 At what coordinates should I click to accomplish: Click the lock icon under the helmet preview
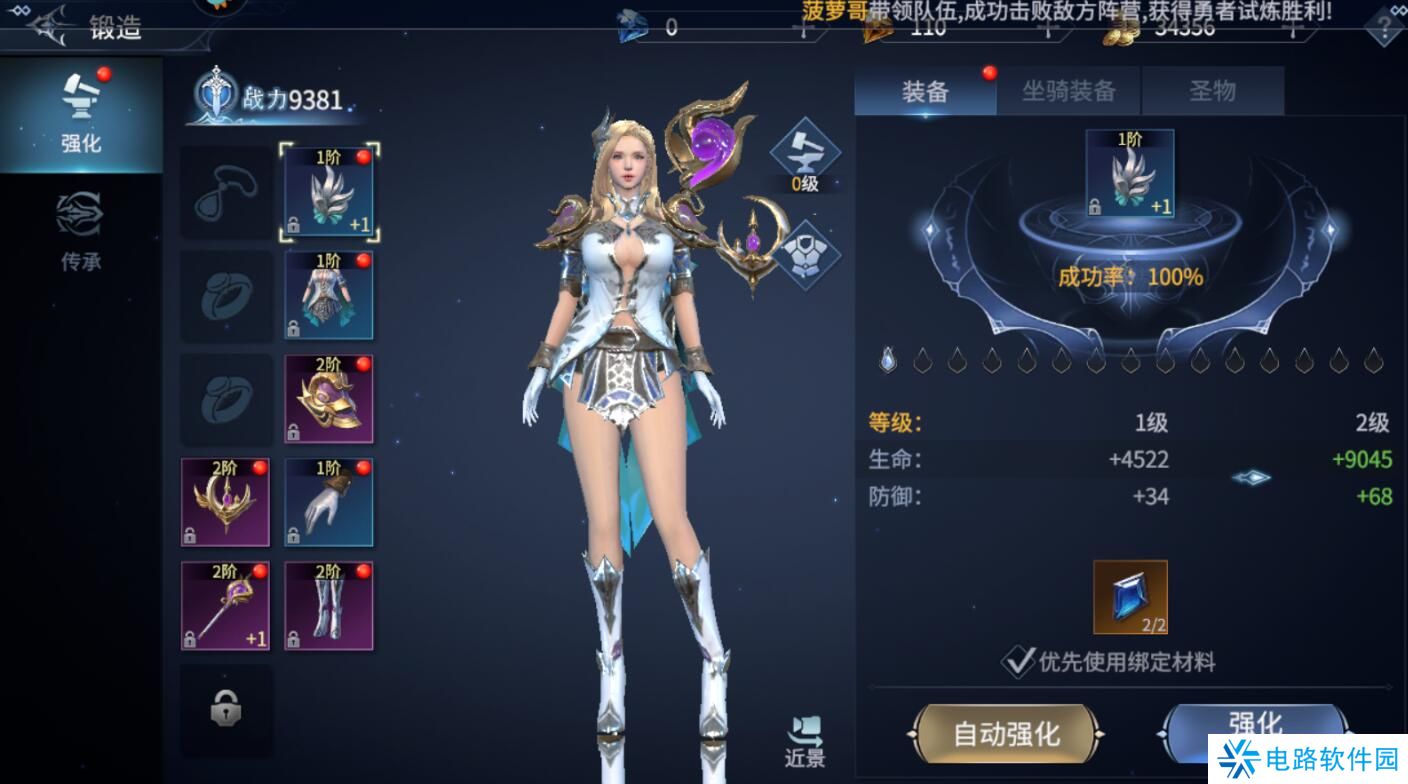1096,207
